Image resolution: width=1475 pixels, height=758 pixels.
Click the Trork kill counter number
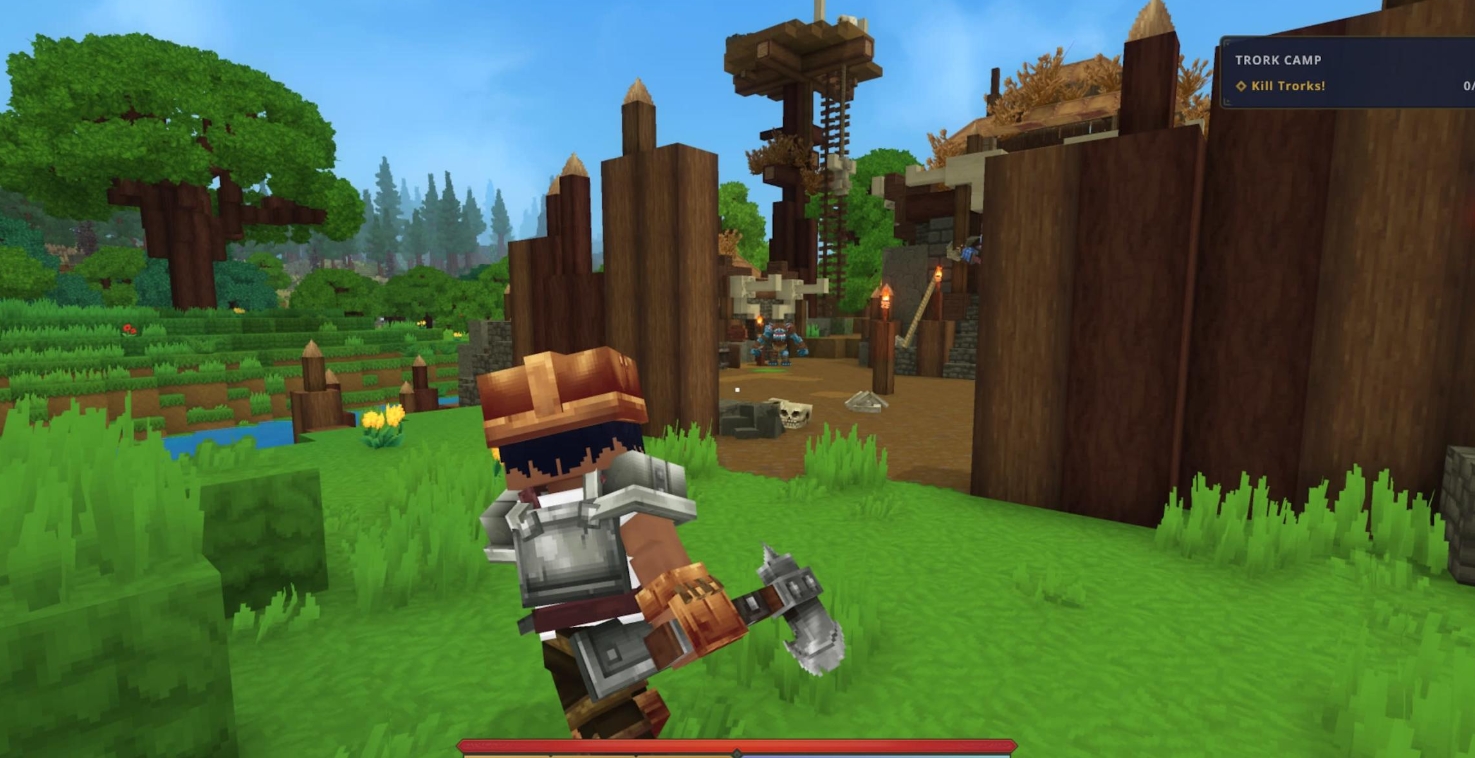tap(1470, 87)
